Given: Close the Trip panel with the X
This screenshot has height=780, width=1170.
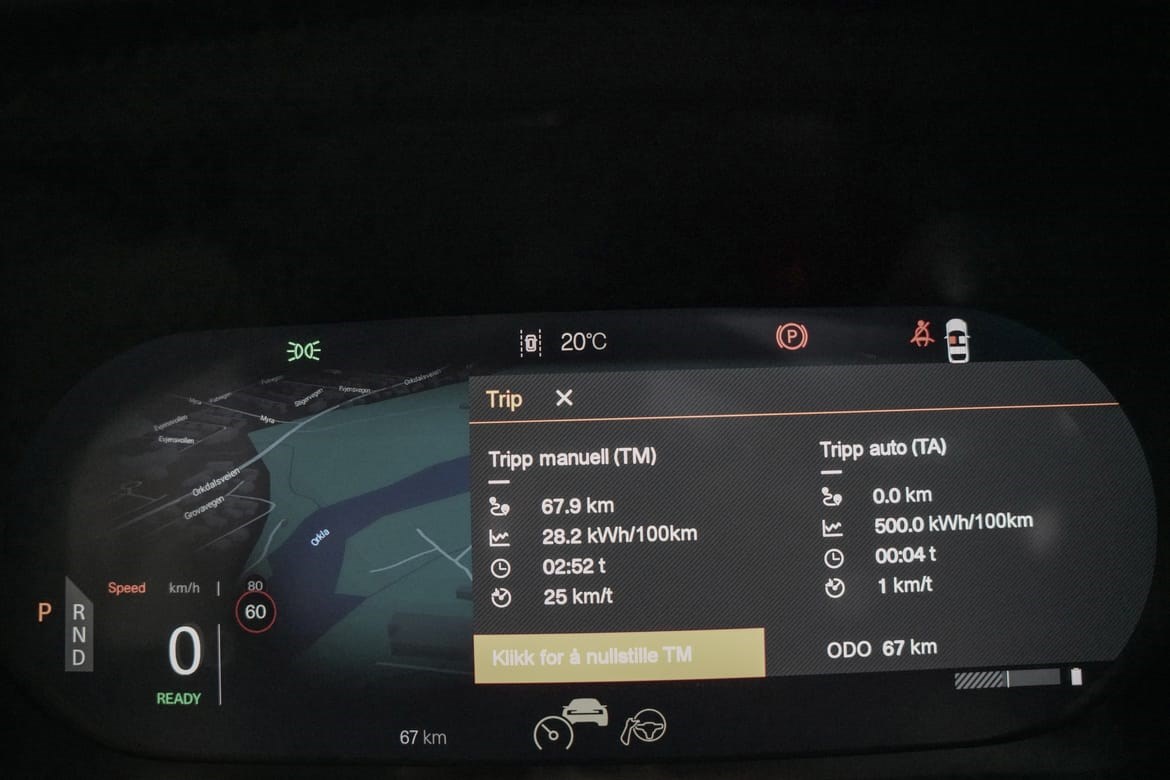Looking at the screenshot, I should point(564,398).
